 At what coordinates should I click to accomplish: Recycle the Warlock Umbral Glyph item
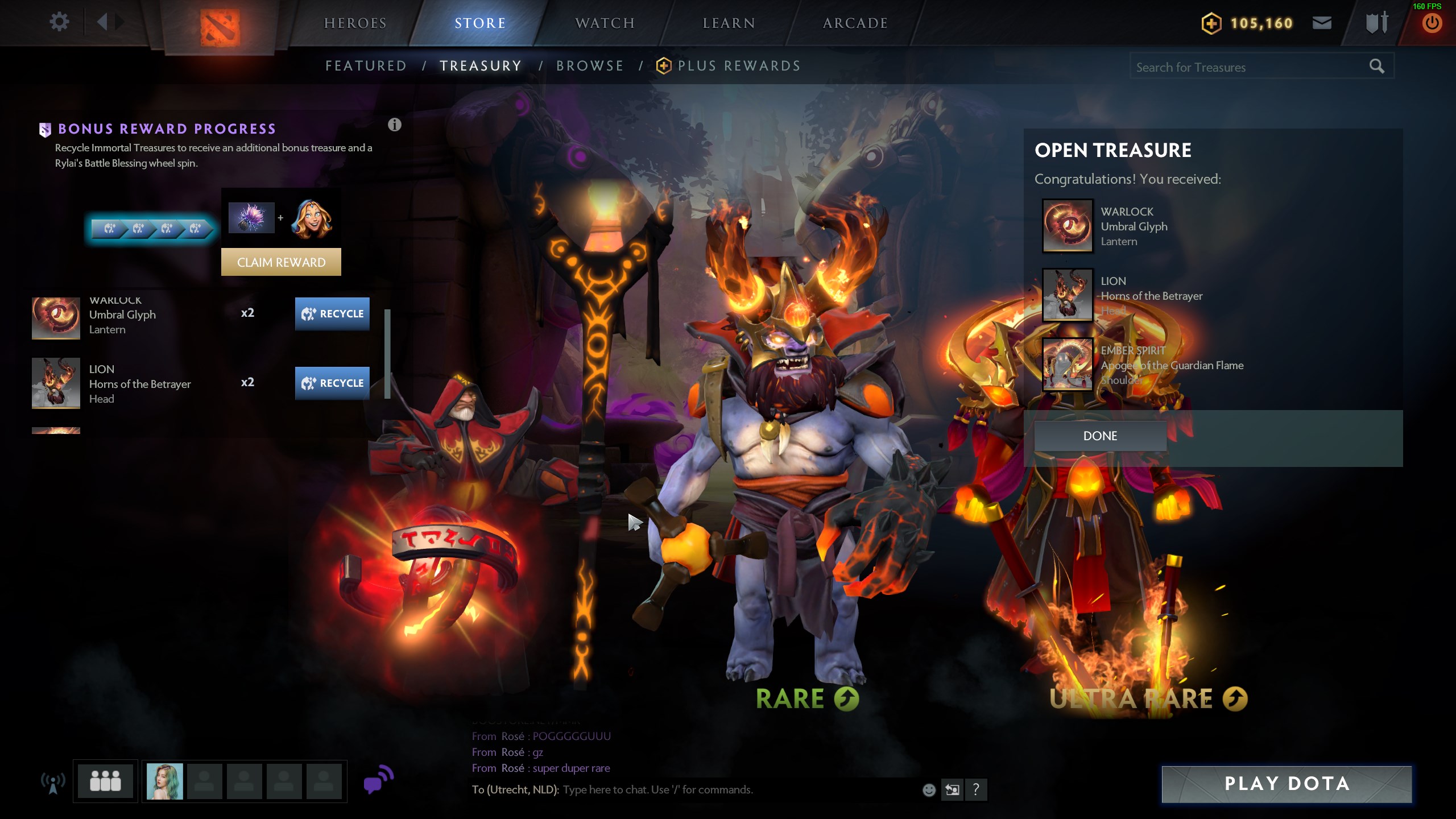click(x=332, y=313)
